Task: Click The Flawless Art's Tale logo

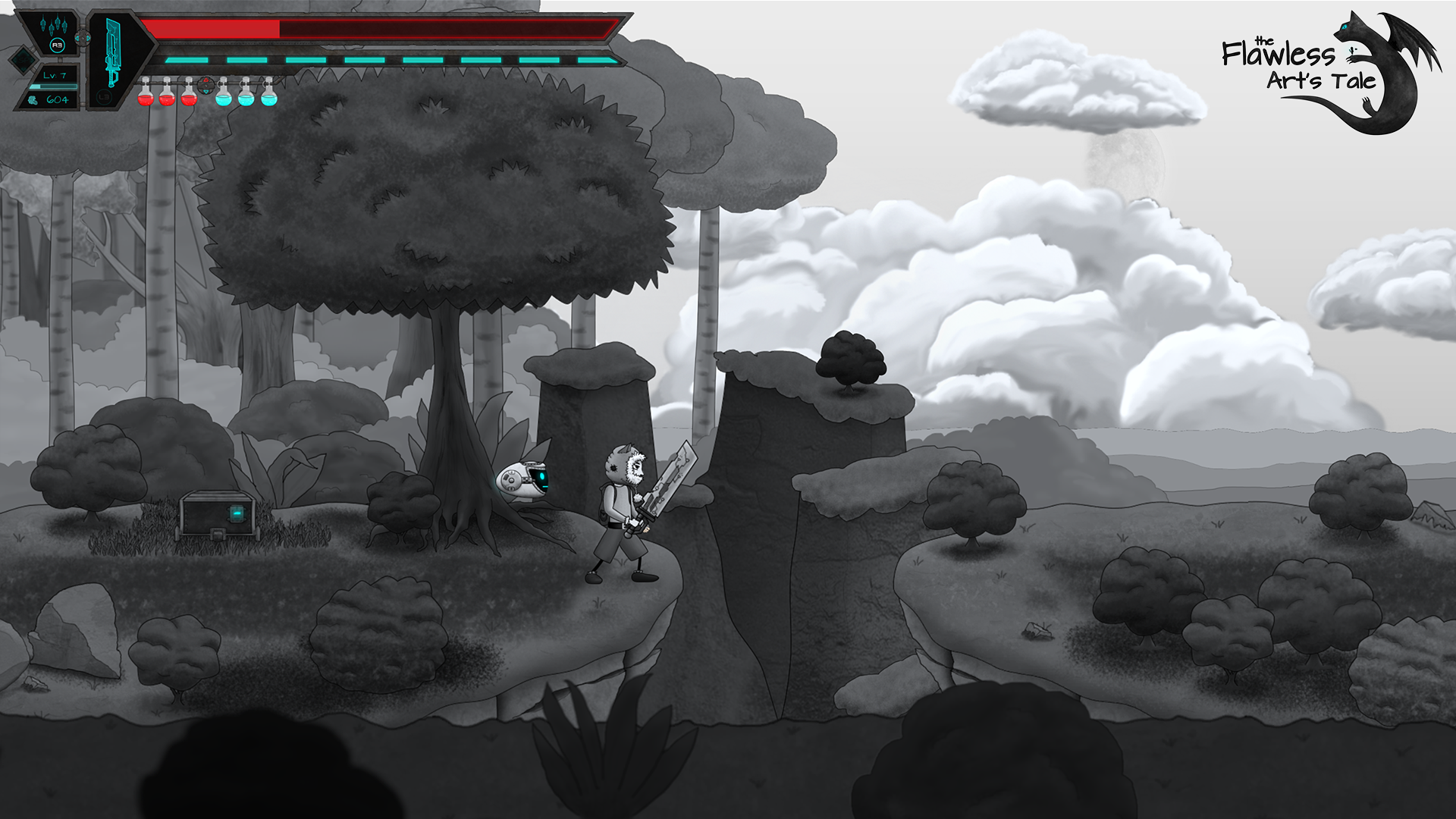Action: click(1331, 72)
